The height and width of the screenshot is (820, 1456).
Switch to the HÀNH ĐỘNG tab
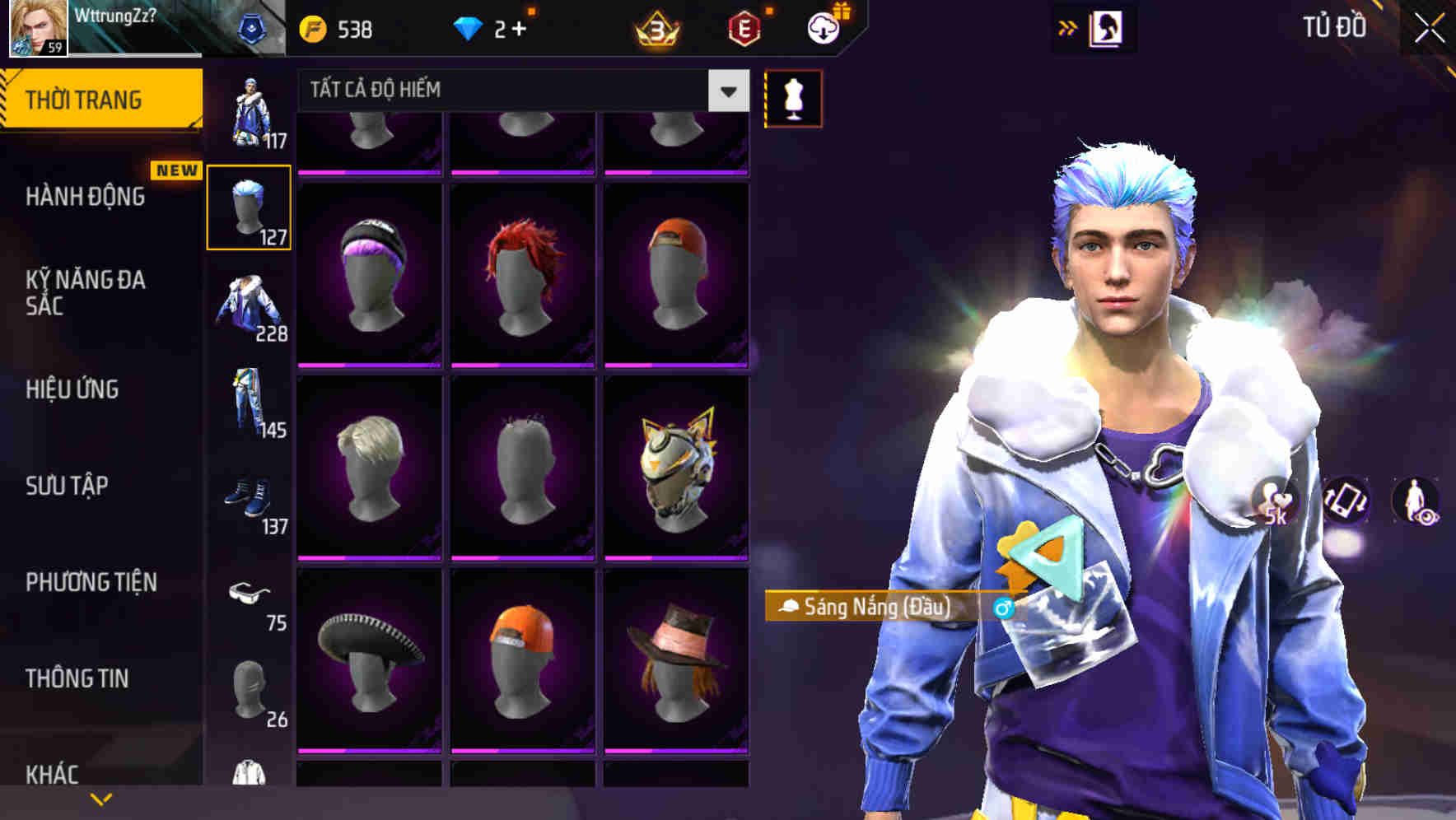click(x=86, y=197)
